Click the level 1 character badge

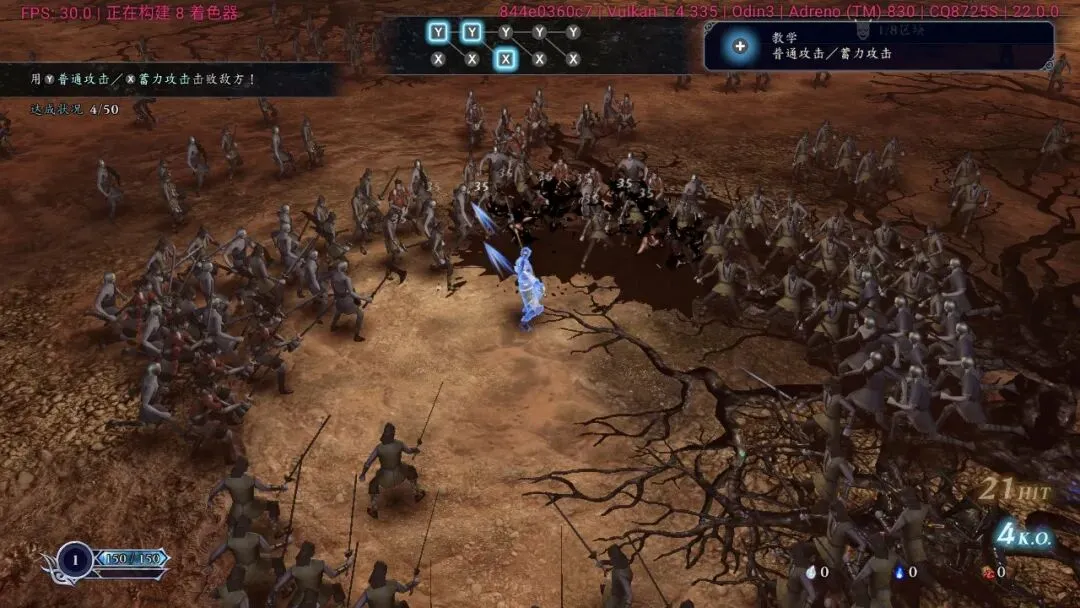[75, 559]
